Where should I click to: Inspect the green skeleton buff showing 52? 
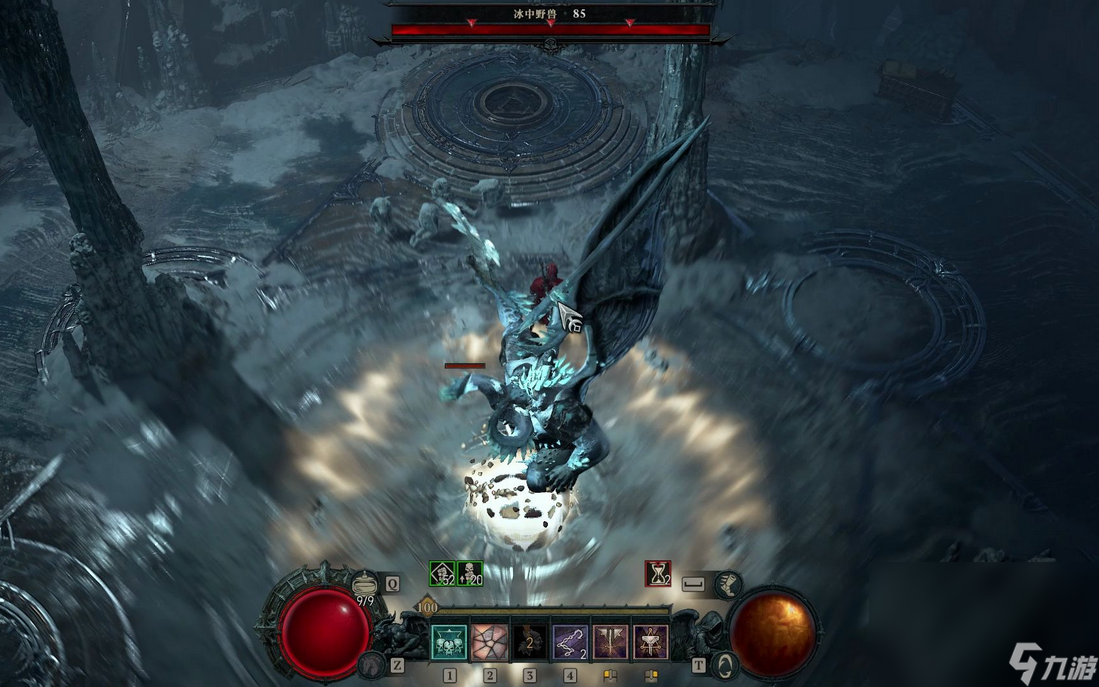(442, 573)
